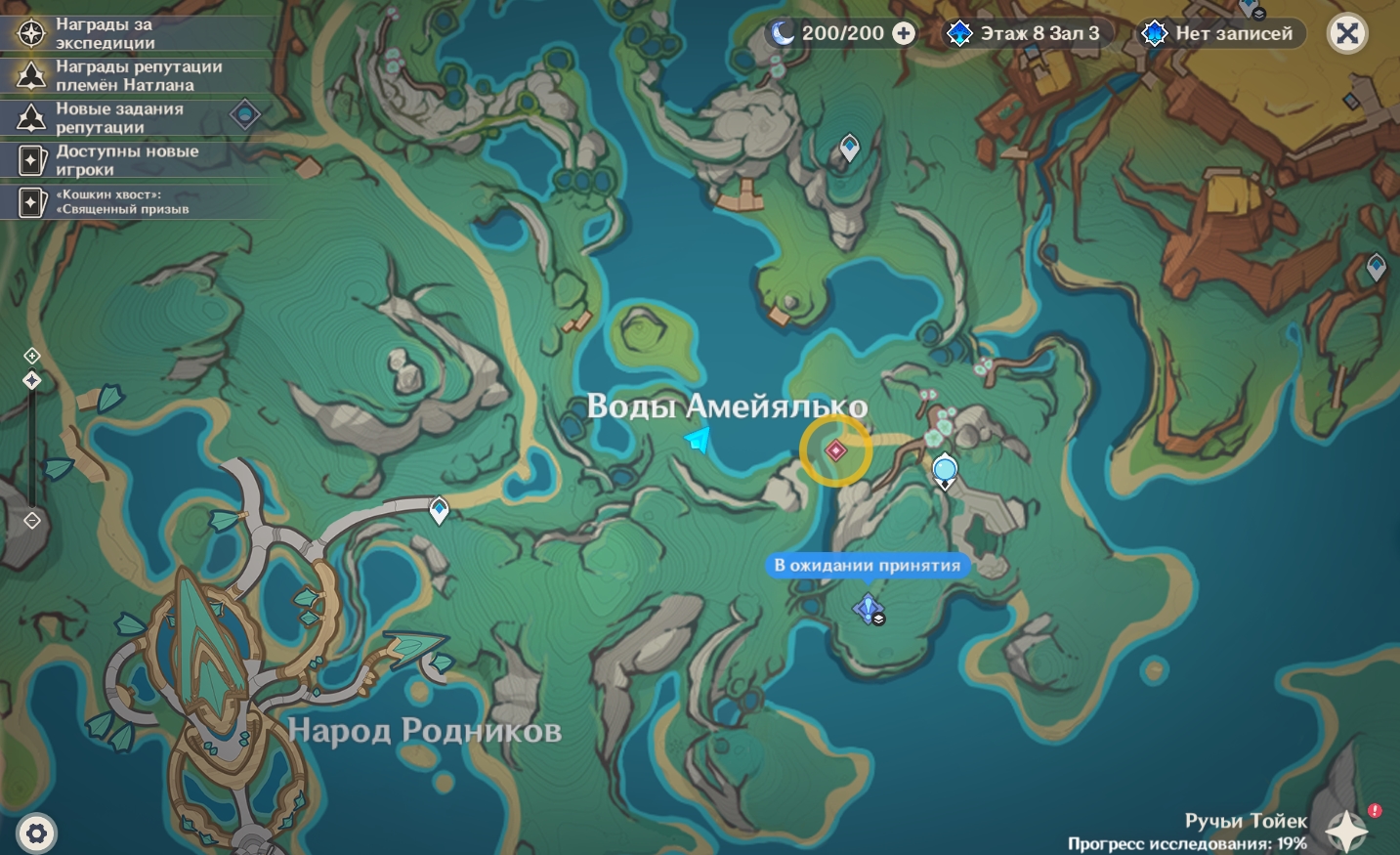1400x855 pixels.
Task: Adjust the map zoom slider handle
Action: coord(31,380)
